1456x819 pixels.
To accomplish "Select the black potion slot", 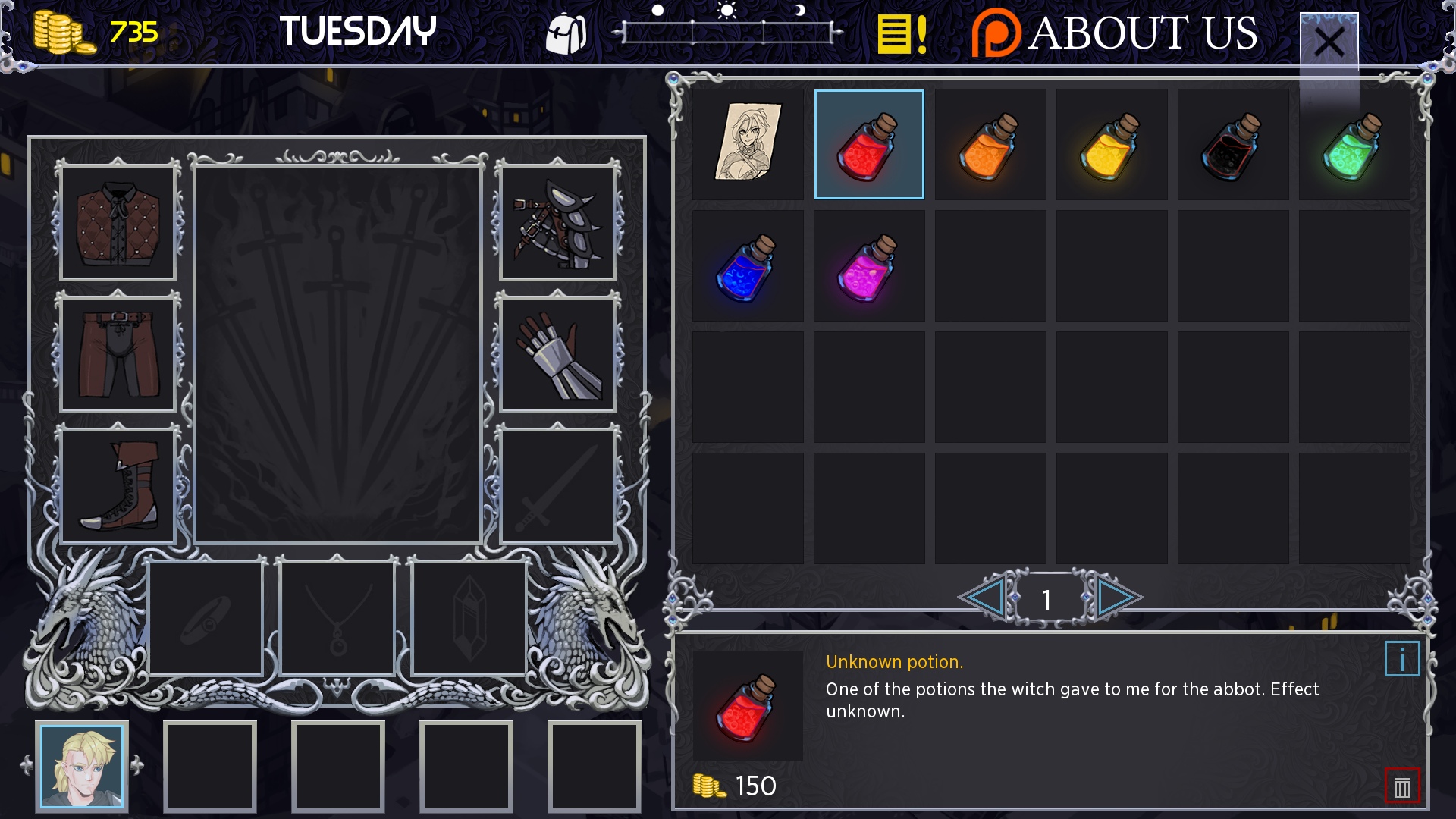I will click(1233, 144).
